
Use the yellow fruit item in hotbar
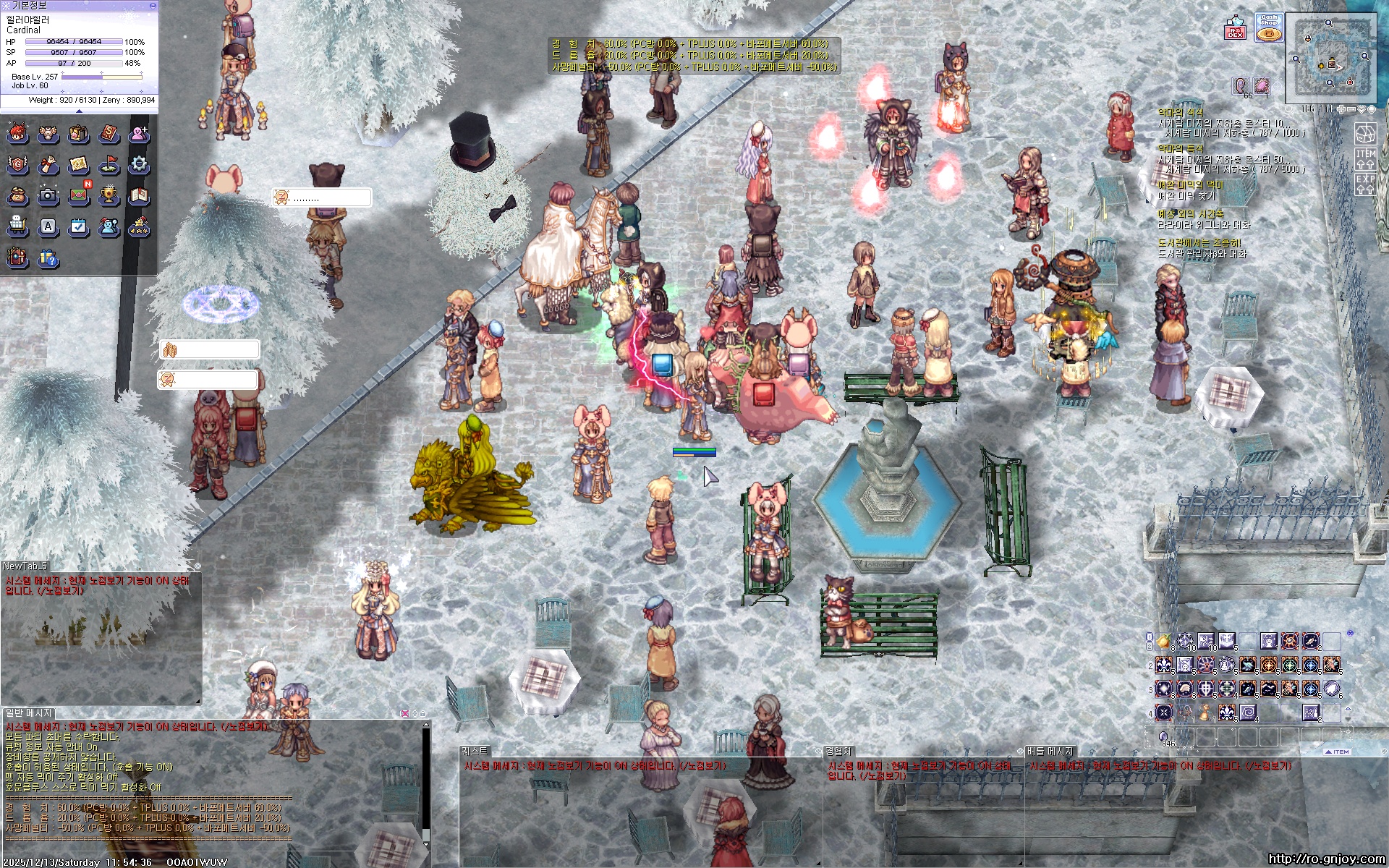coord(1164,642)
